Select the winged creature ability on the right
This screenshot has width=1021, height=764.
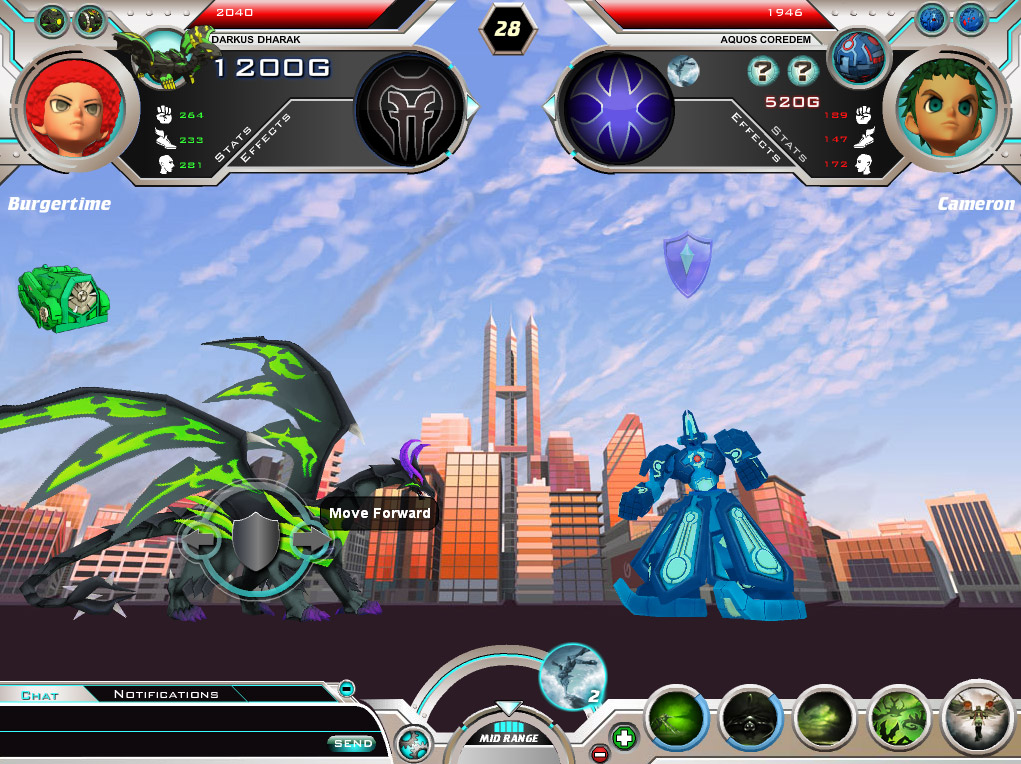point(977,717)
